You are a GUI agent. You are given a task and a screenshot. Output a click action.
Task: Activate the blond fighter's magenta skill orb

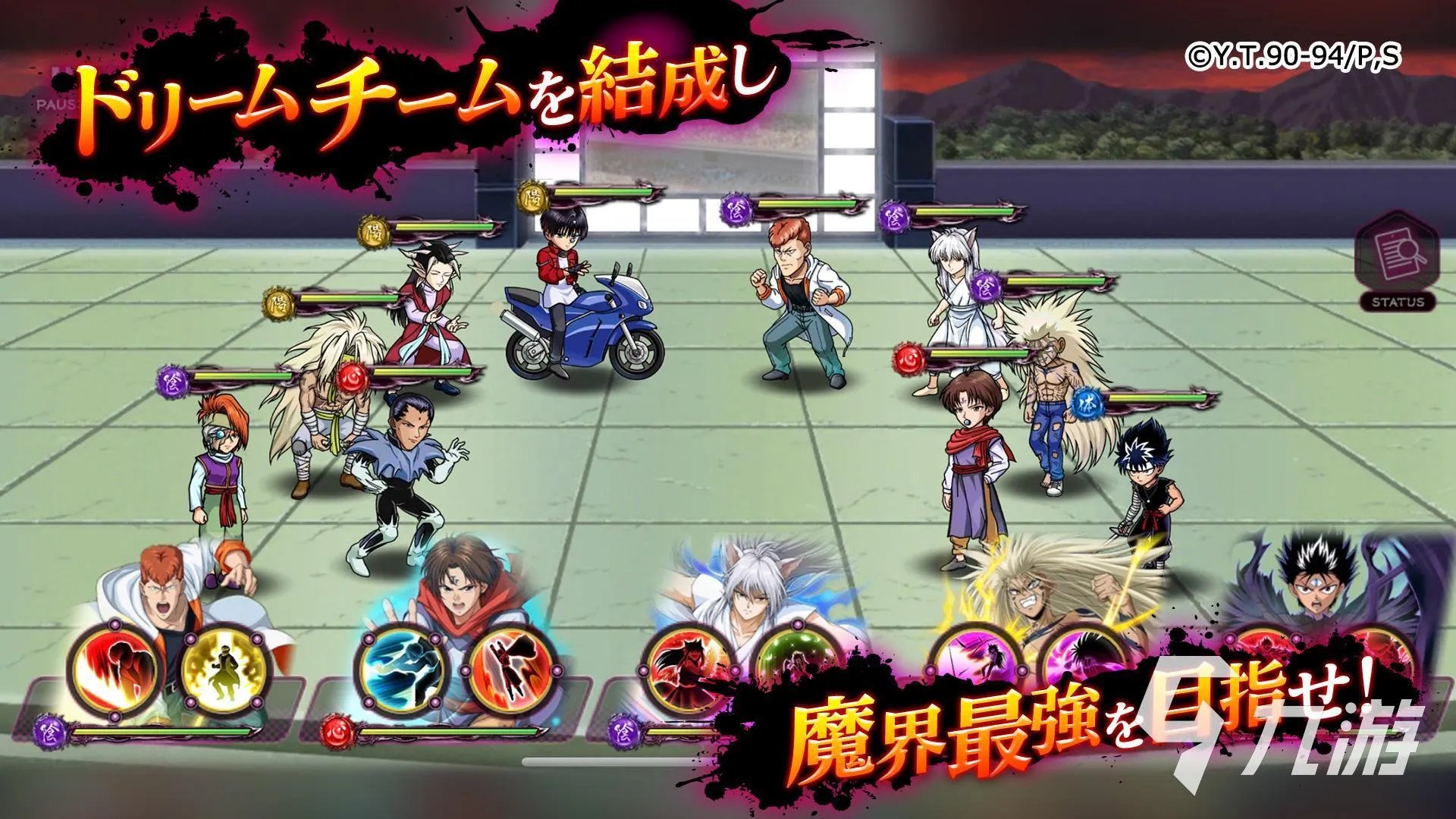[x=1081, y=658]
